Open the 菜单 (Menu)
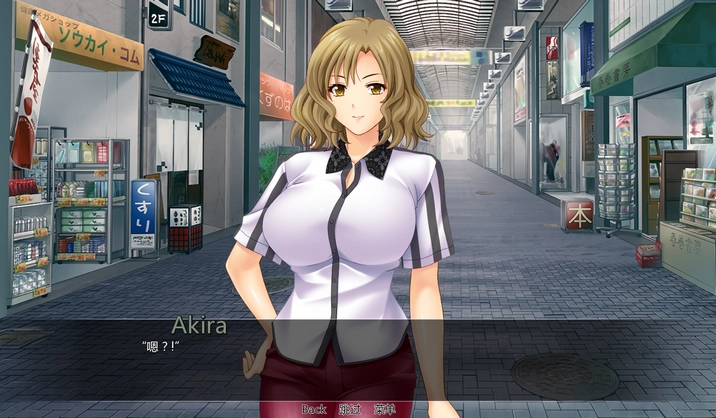The image size is (716, 418). (386, 409)
